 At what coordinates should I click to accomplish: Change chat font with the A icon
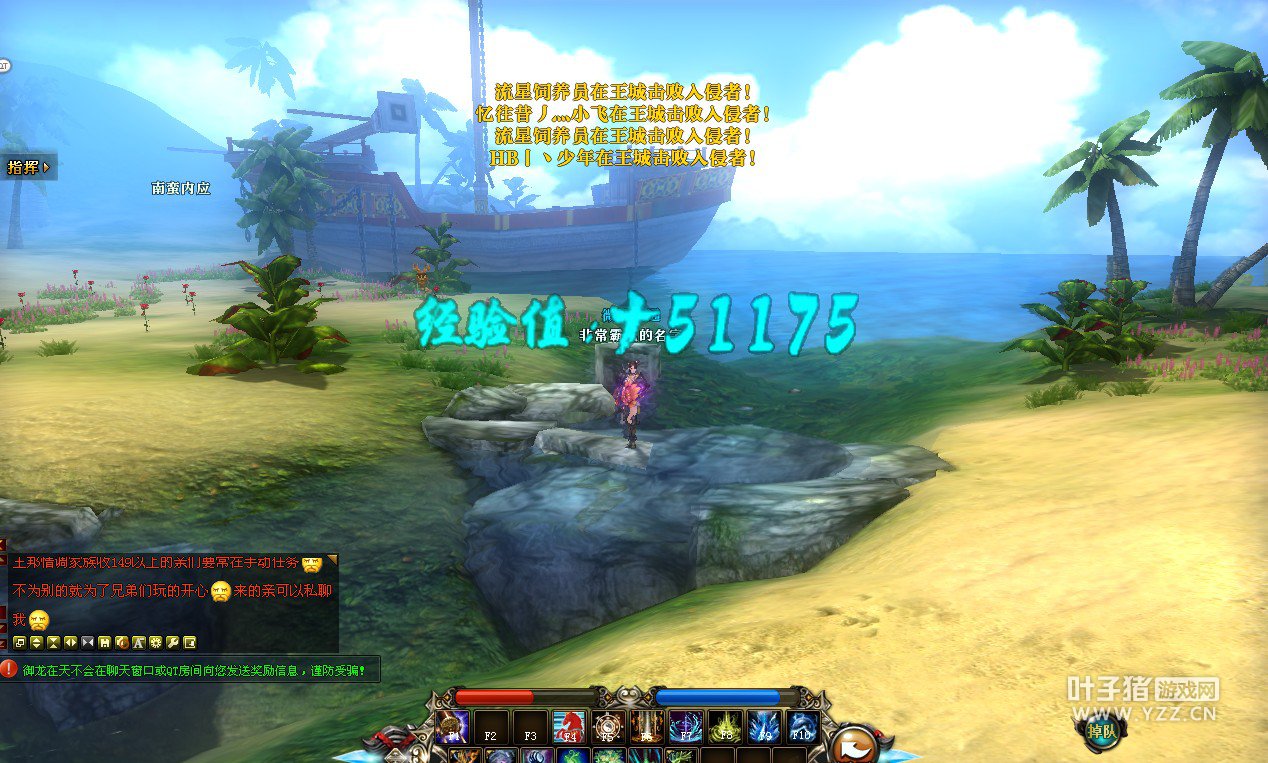[x=138, y=642]
